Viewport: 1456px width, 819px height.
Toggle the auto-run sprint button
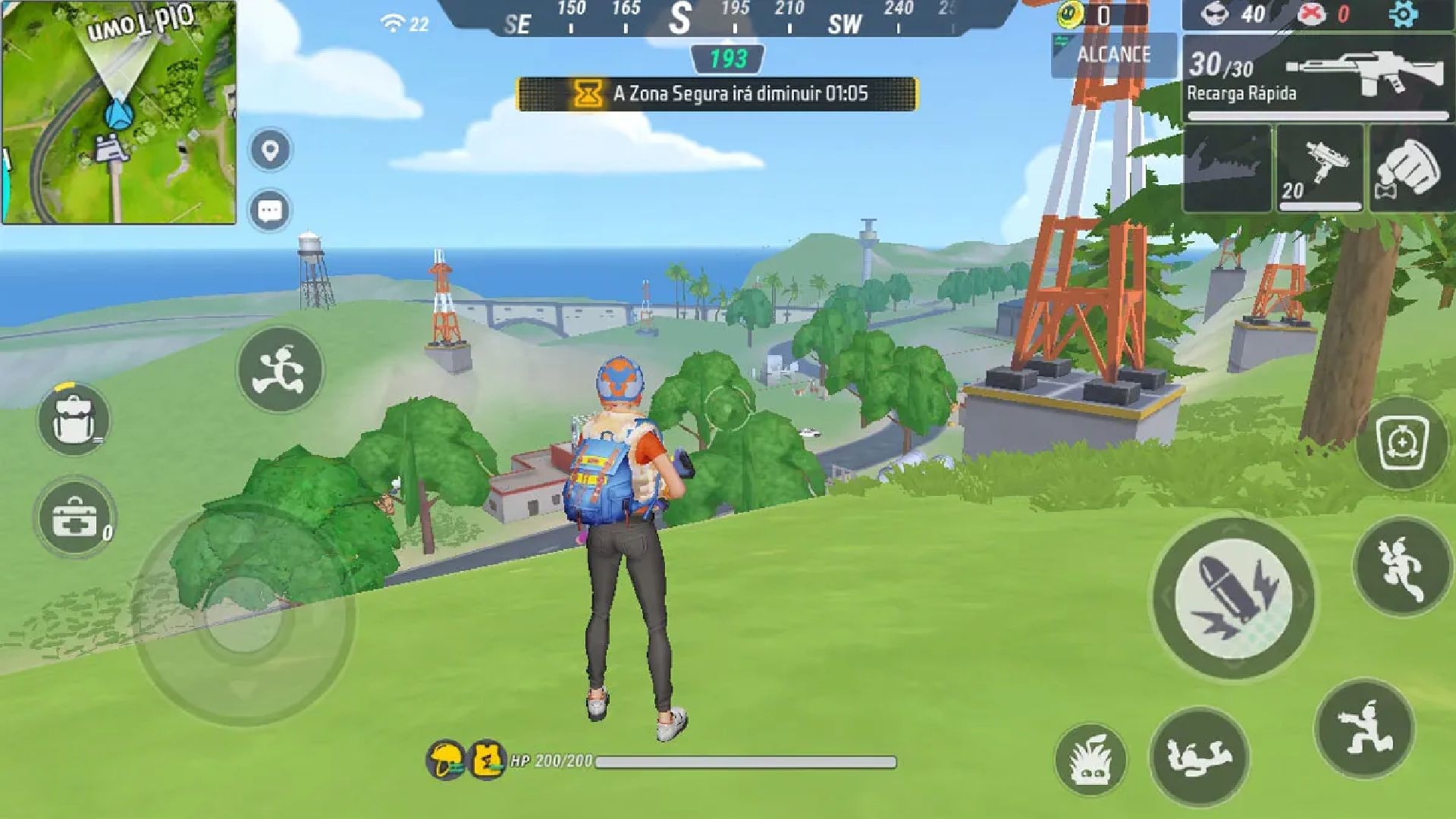point(280,370)
